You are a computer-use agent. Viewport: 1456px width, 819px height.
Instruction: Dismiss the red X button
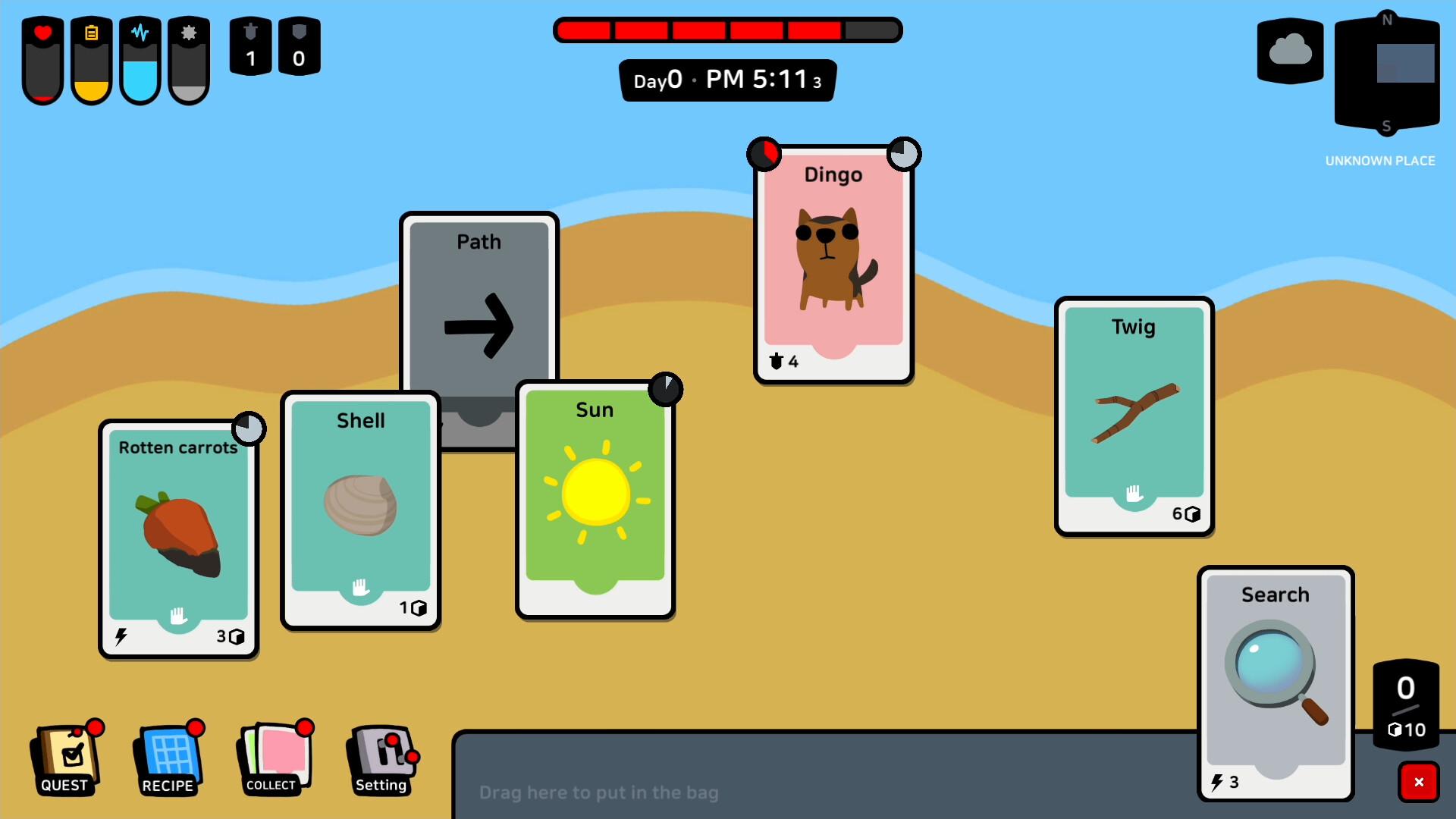pos(1419,783)
